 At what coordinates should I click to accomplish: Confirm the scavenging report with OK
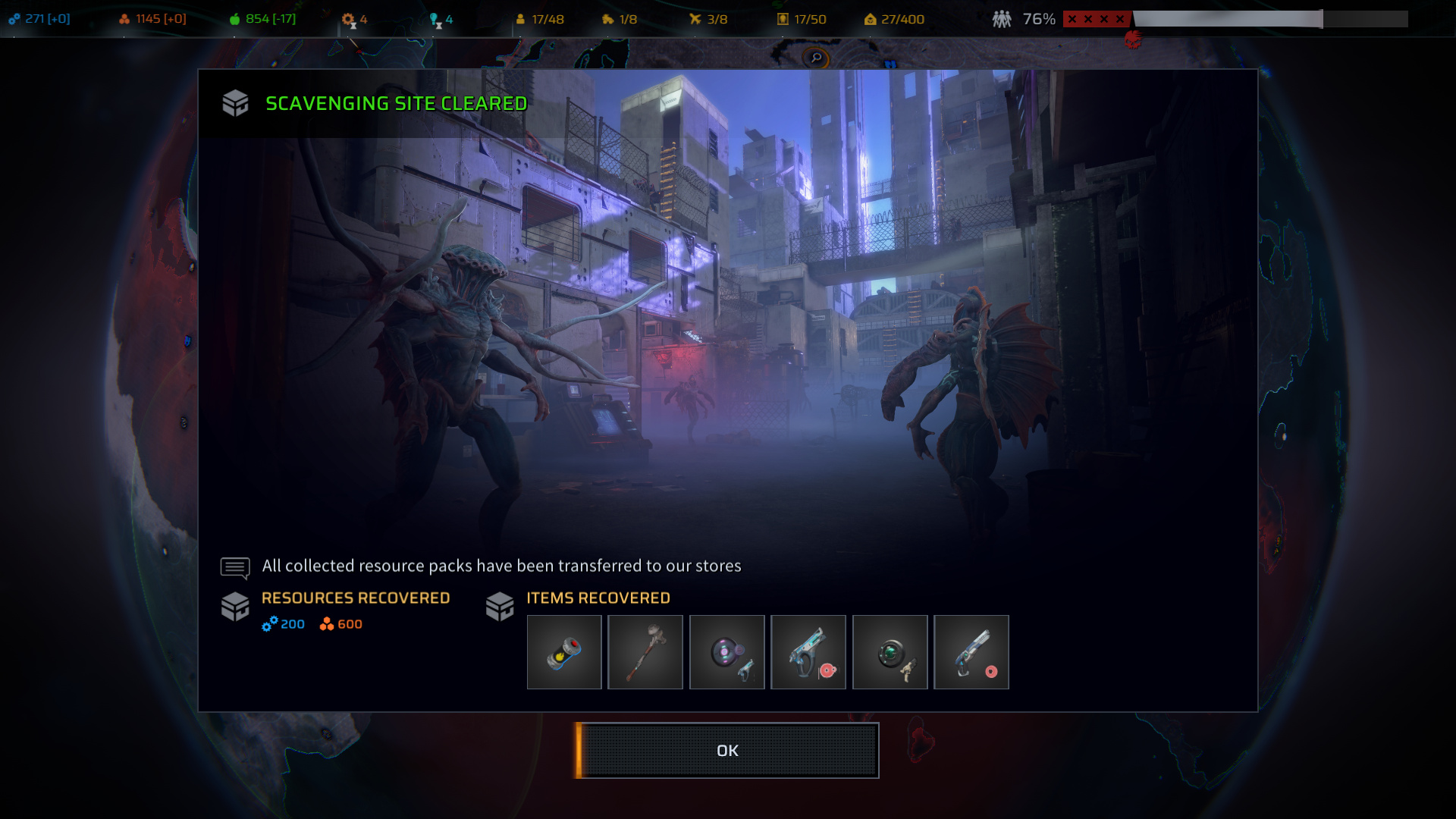coord(727,750)
